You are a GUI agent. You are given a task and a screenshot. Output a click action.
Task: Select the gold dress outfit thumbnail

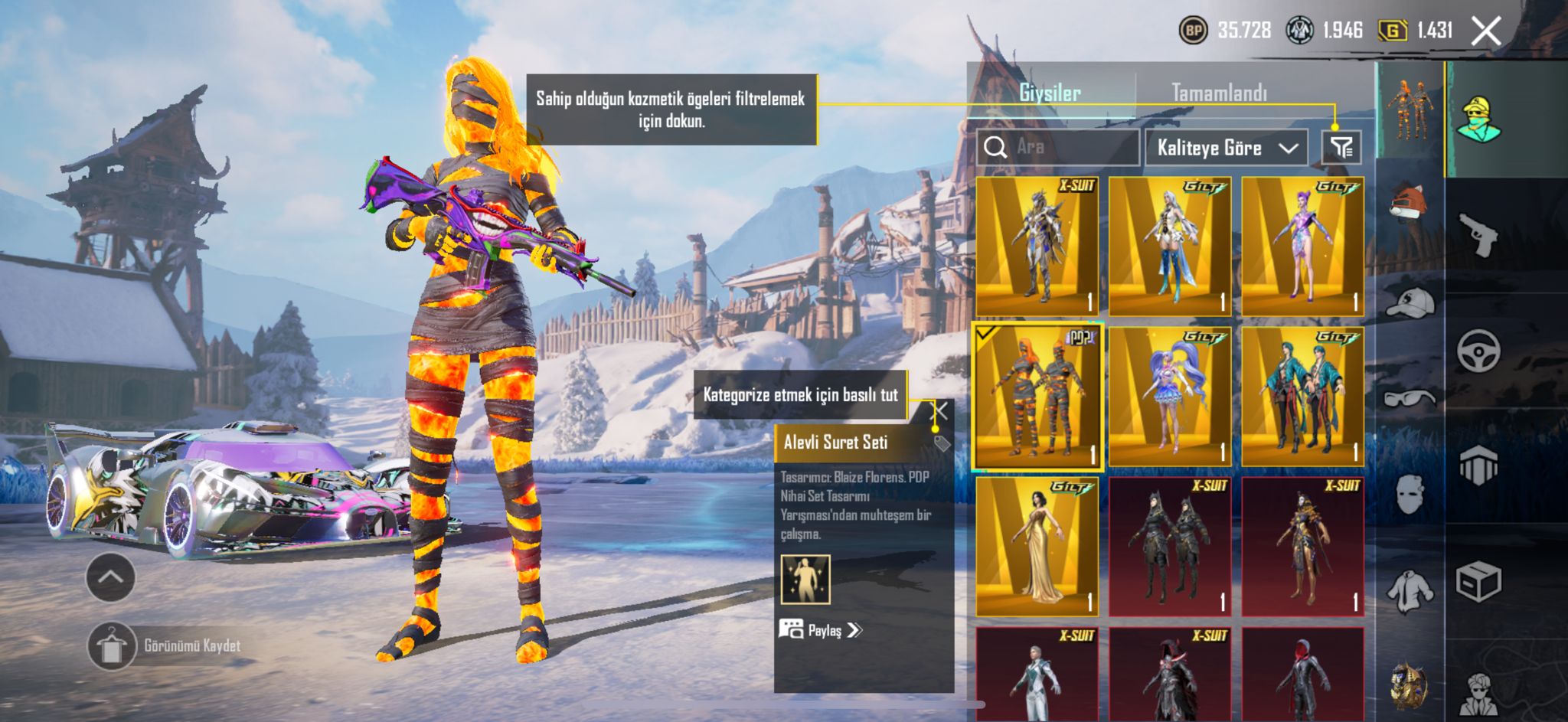point(1037,547)
